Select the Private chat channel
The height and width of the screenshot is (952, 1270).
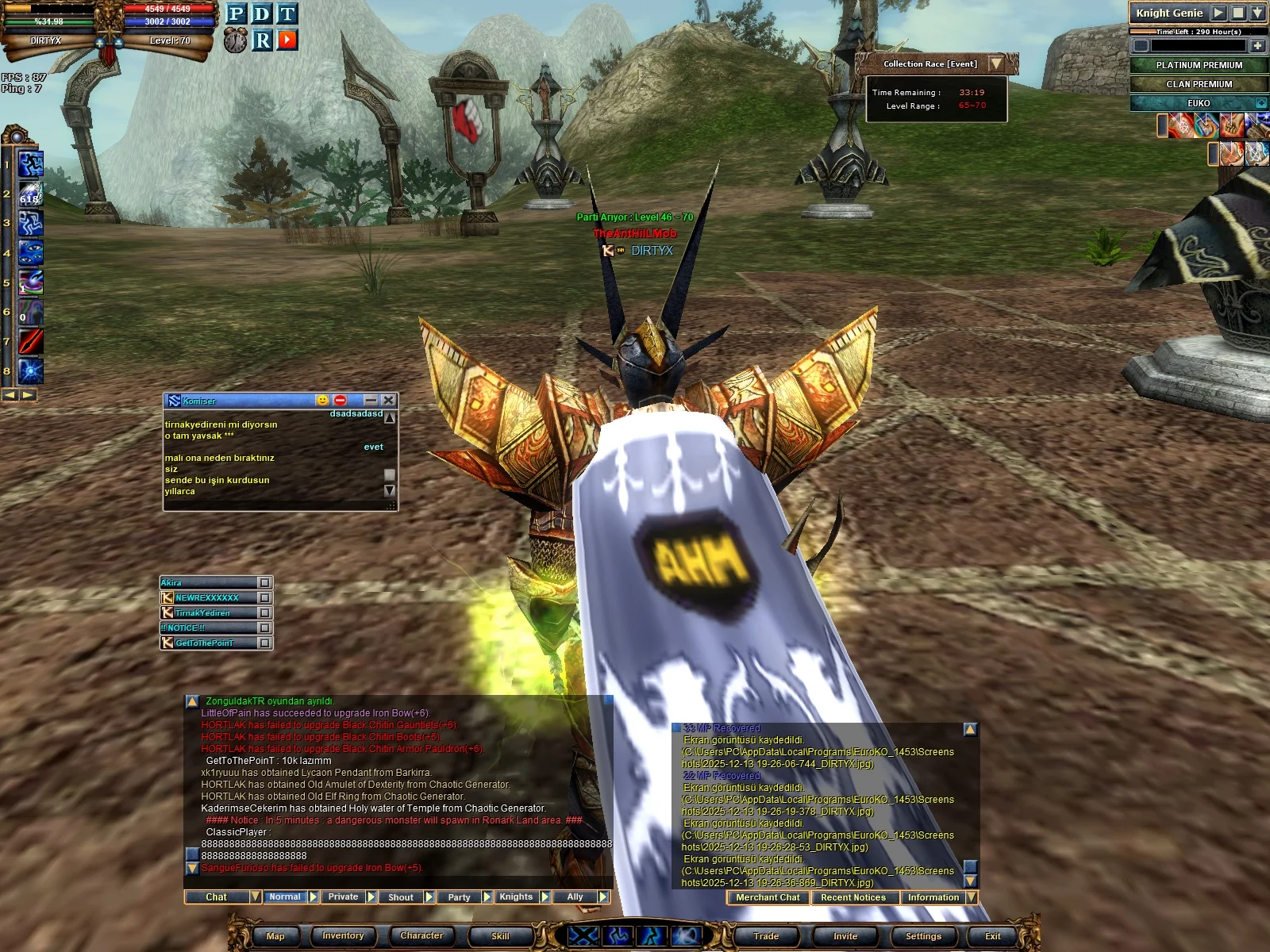click(343, 897)
